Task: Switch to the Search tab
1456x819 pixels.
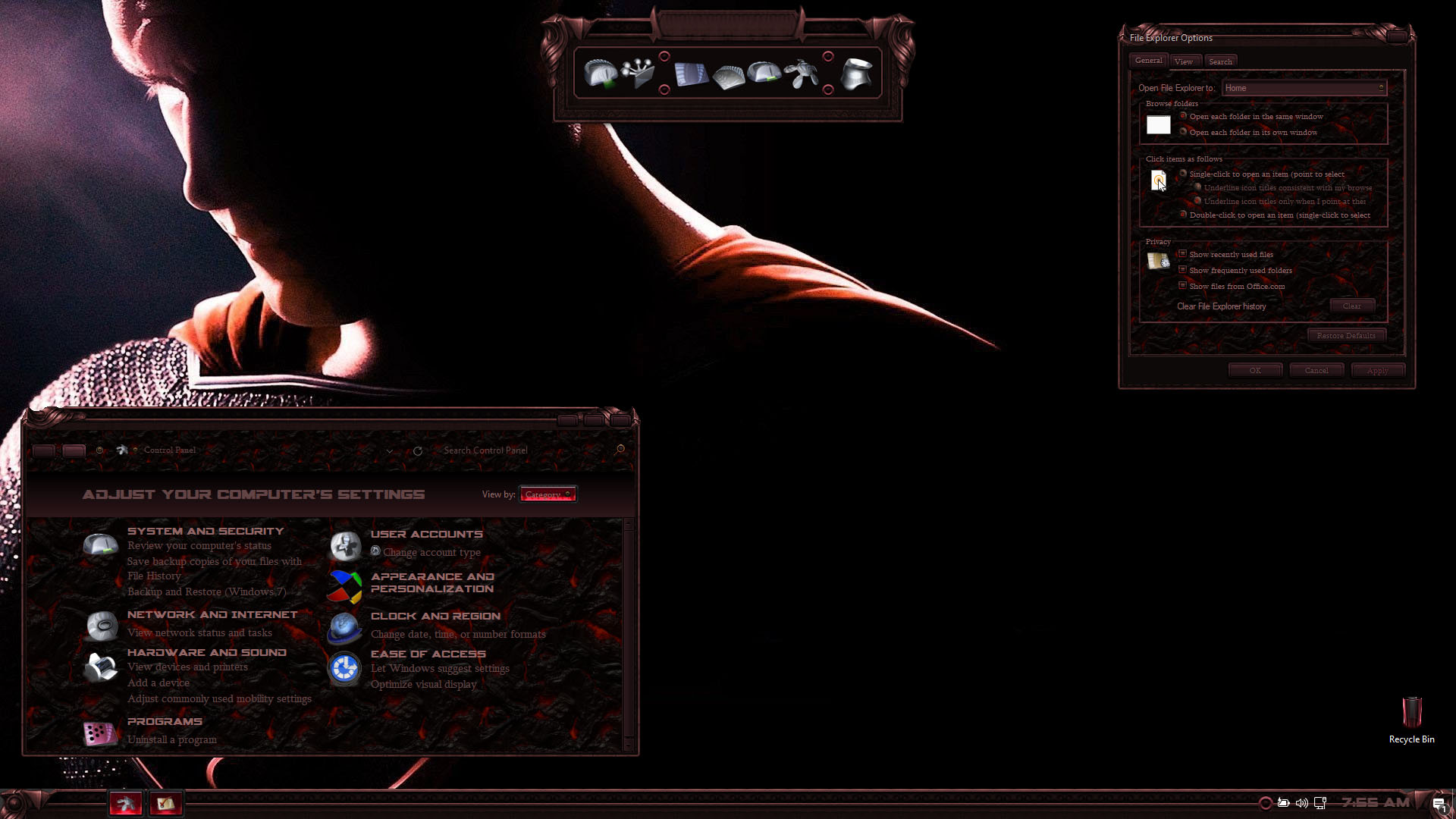Action: point(1220,61)
